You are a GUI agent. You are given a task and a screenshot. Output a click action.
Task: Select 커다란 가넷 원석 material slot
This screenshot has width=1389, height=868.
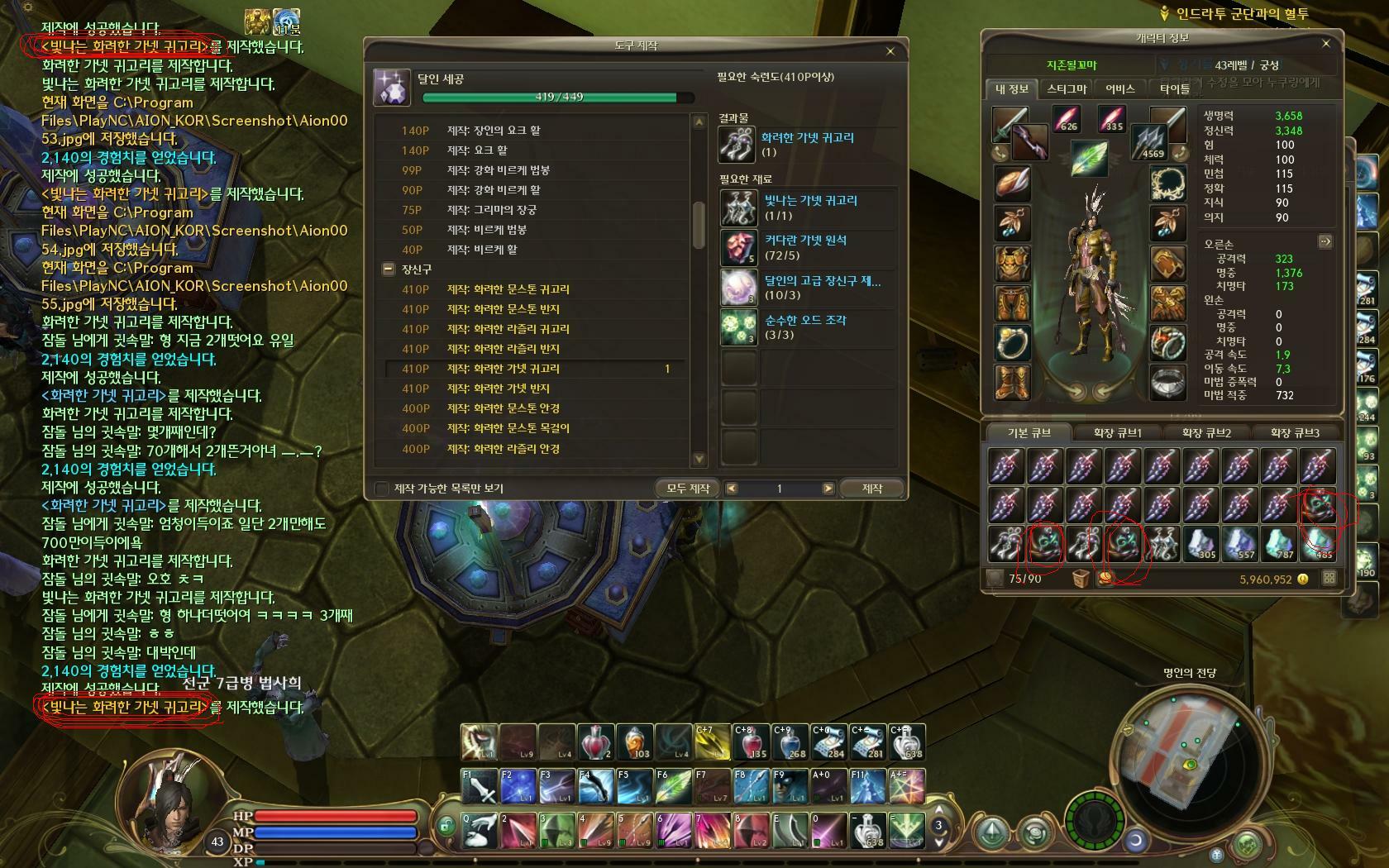tap(738, 247)
